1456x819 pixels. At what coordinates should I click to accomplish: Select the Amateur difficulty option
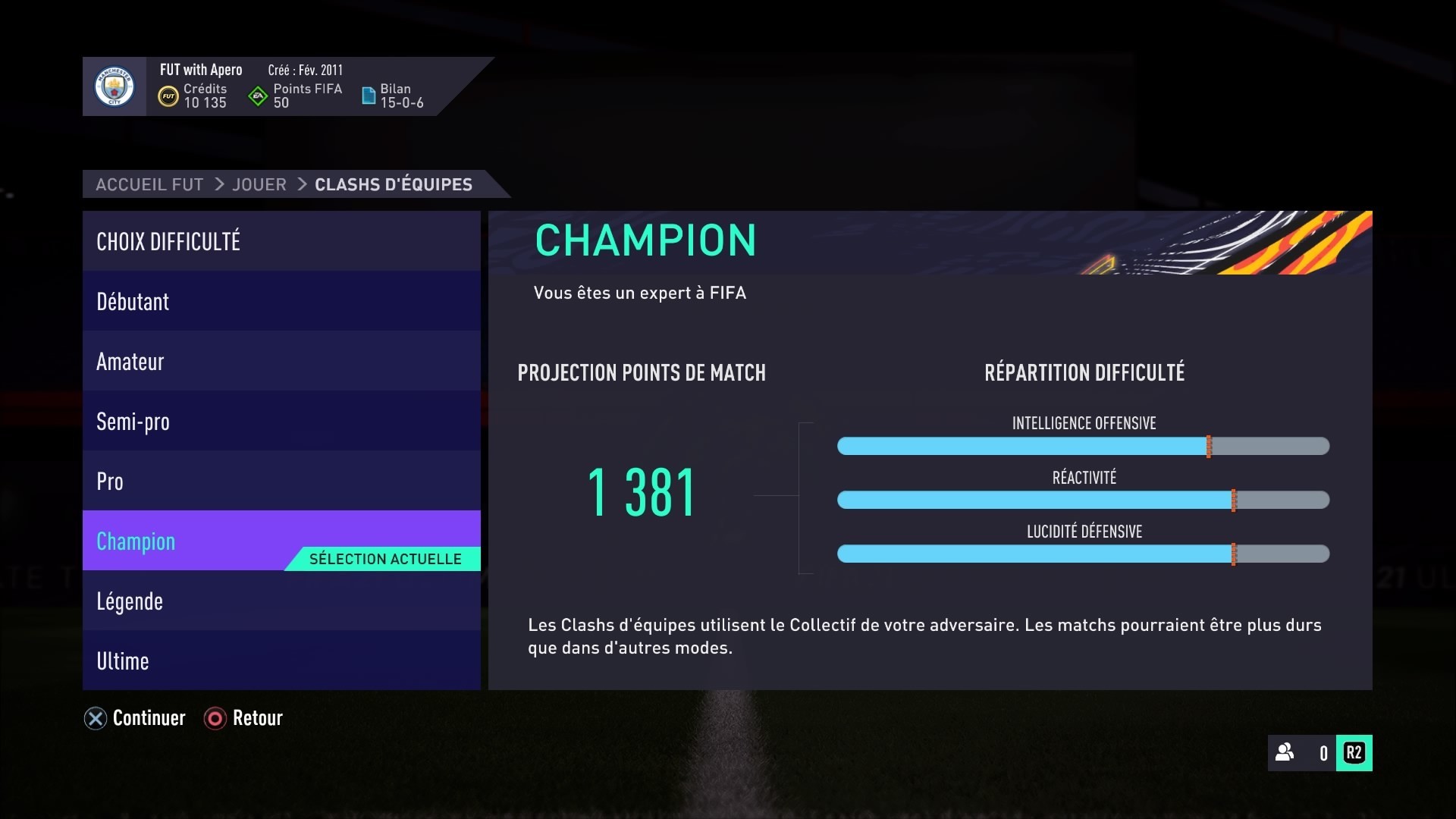pyautogui.click(x=281, y=361)
